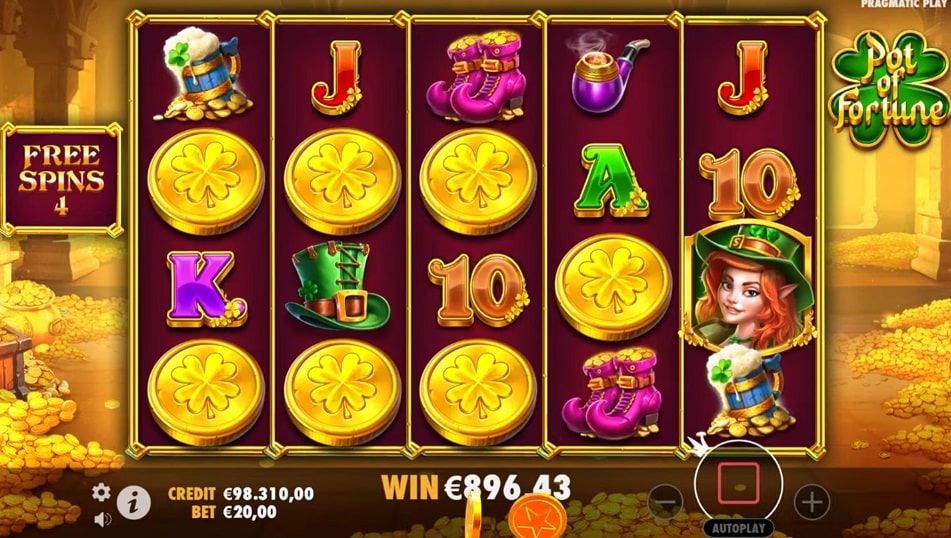Increase the bet with the plus button
This screenshot has height=538, width=951.
(812, 499)
